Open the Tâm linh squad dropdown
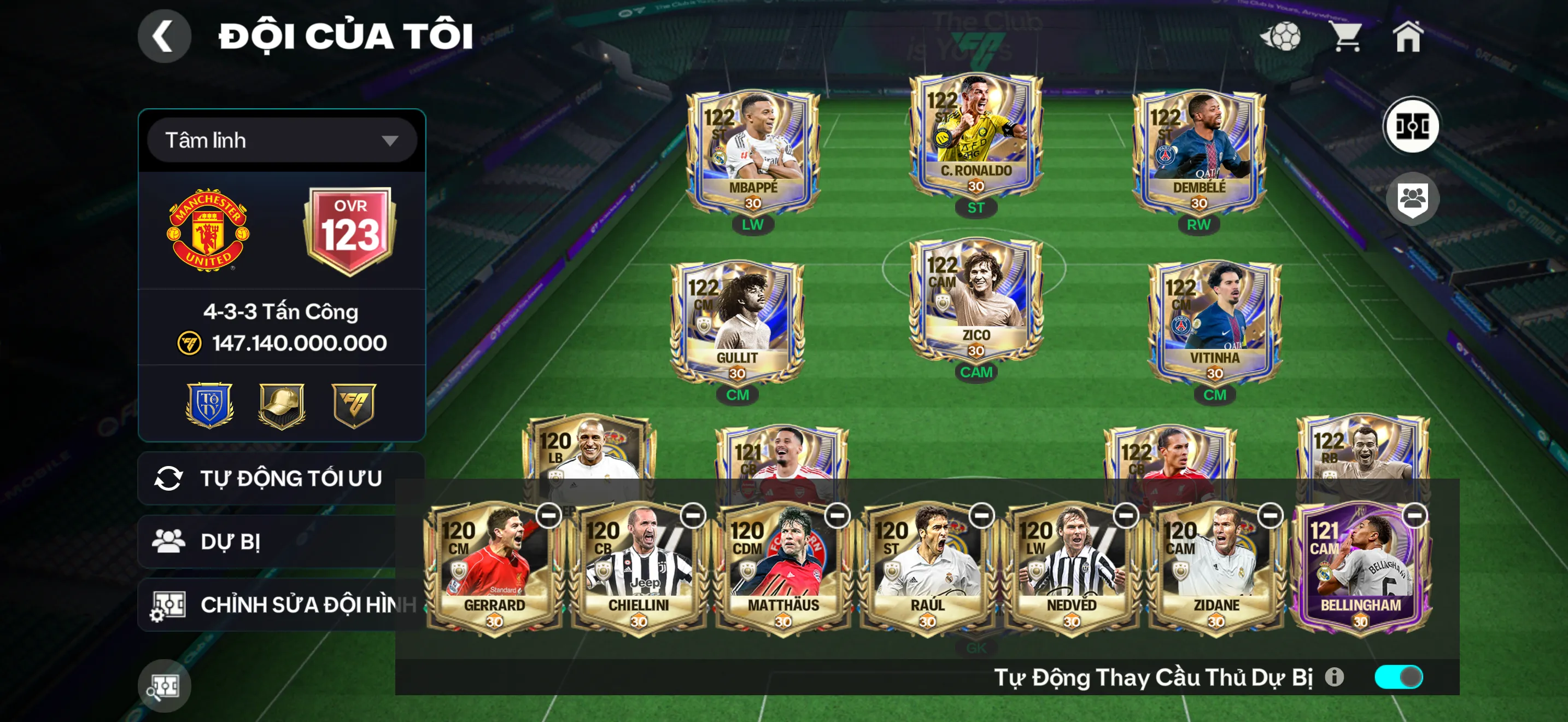 pyautogui.click(x=282, y=141)
